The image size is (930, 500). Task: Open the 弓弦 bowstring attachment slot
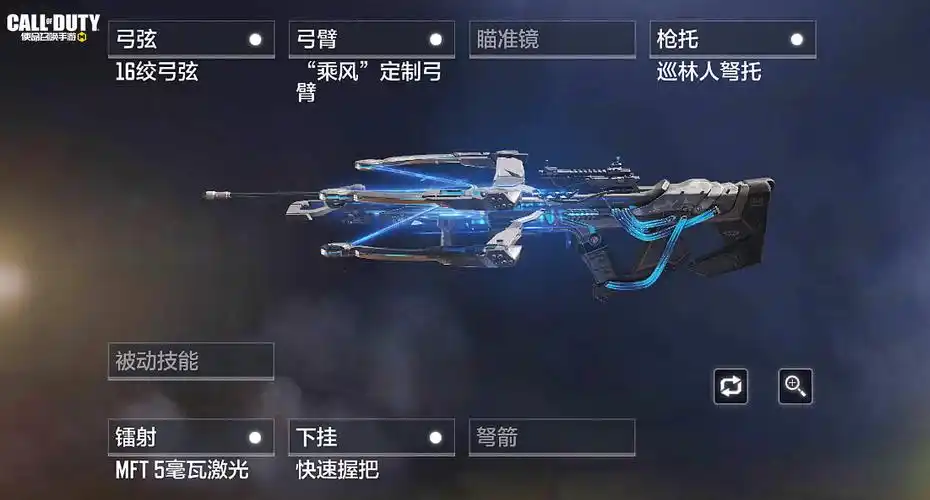(x=190, y=40)
